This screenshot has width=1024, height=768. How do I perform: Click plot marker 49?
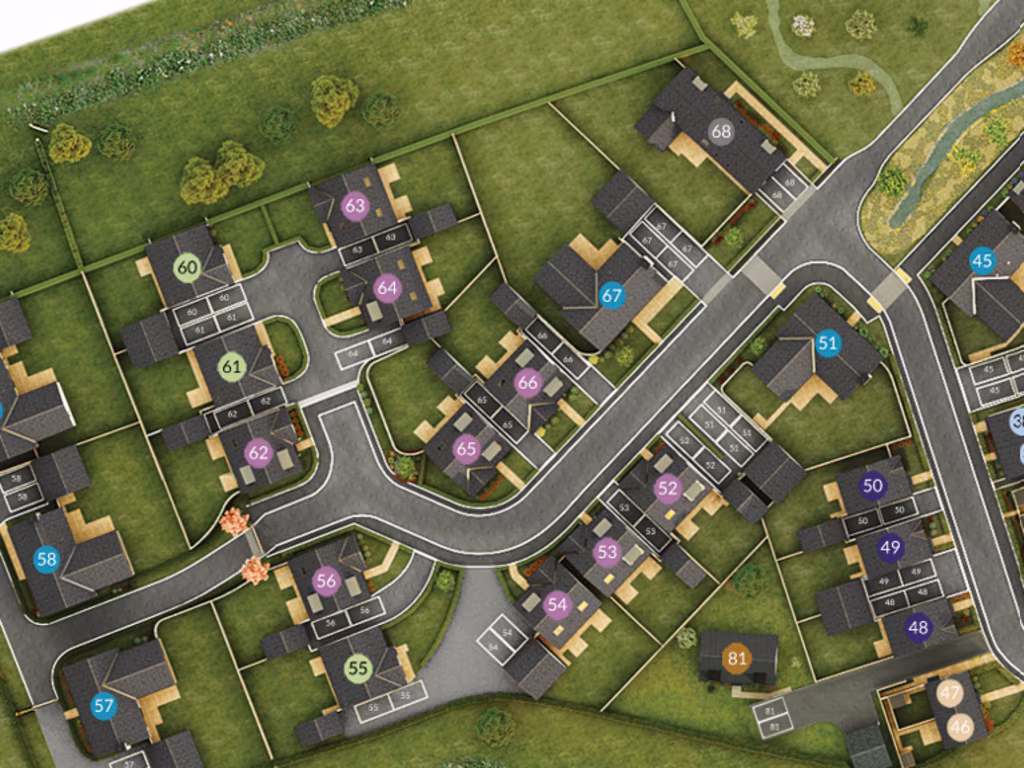pos(890,548)
